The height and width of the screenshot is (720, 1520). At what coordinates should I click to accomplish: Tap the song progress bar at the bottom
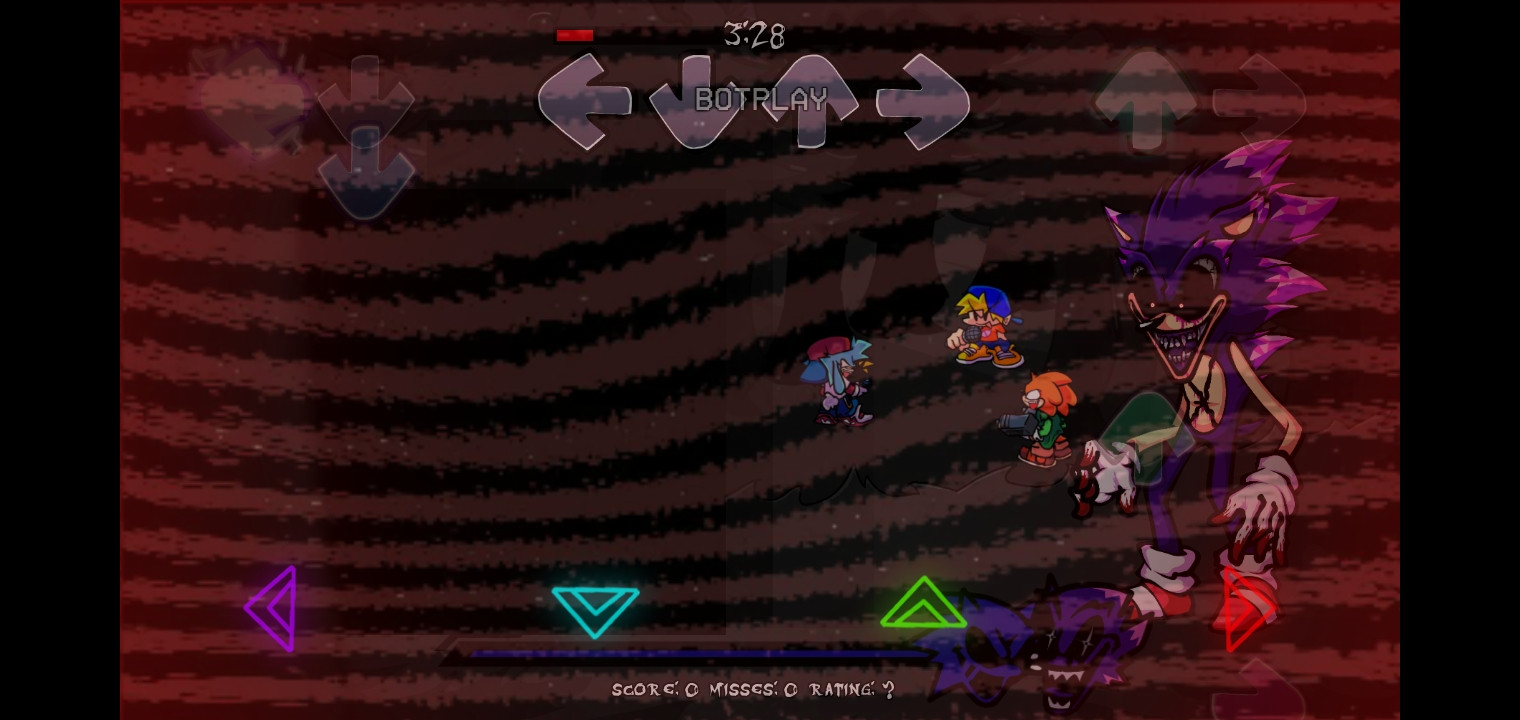(700, 653)
